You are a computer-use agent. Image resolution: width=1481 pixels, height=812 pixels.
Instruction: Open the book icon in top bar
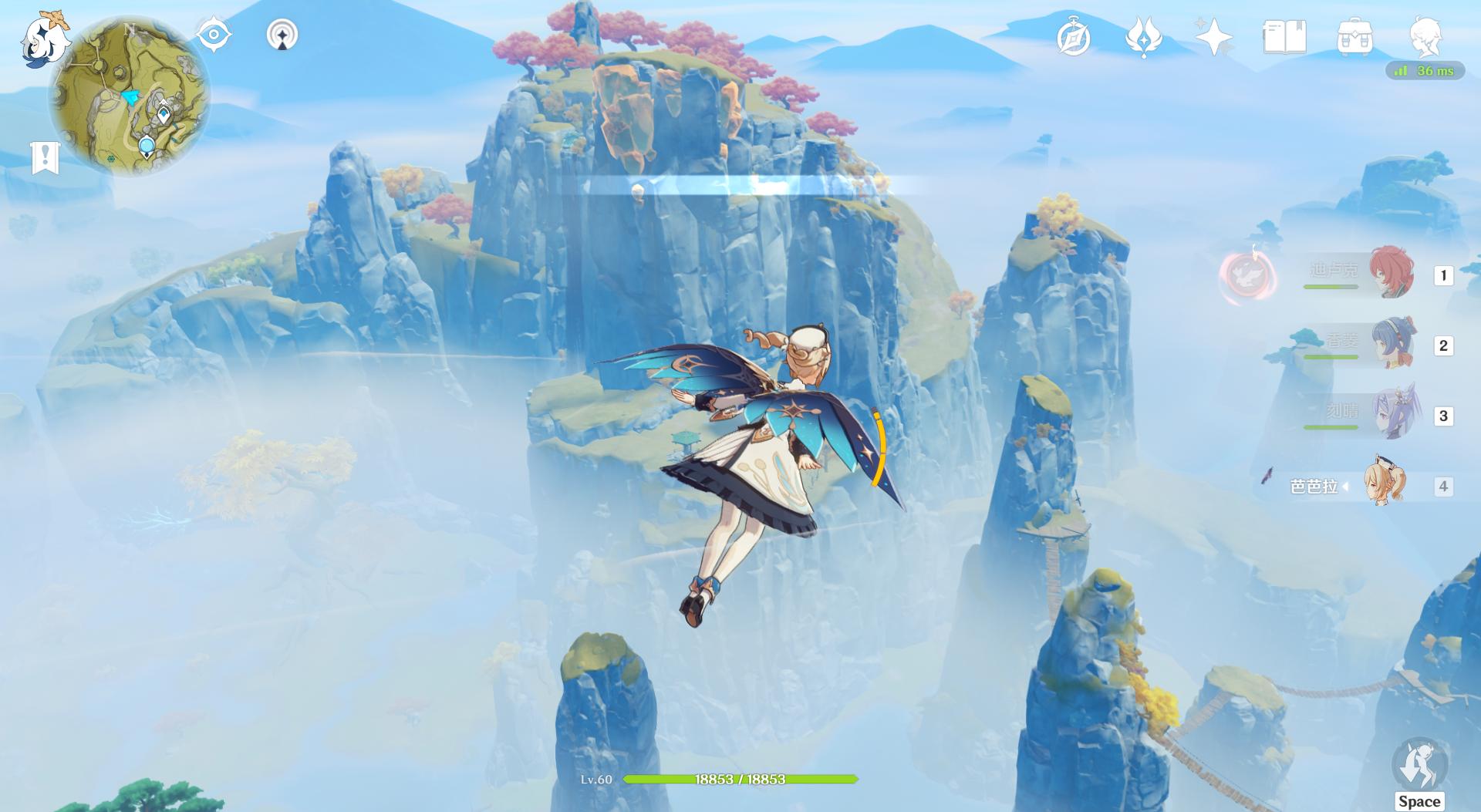(1284, 38)
